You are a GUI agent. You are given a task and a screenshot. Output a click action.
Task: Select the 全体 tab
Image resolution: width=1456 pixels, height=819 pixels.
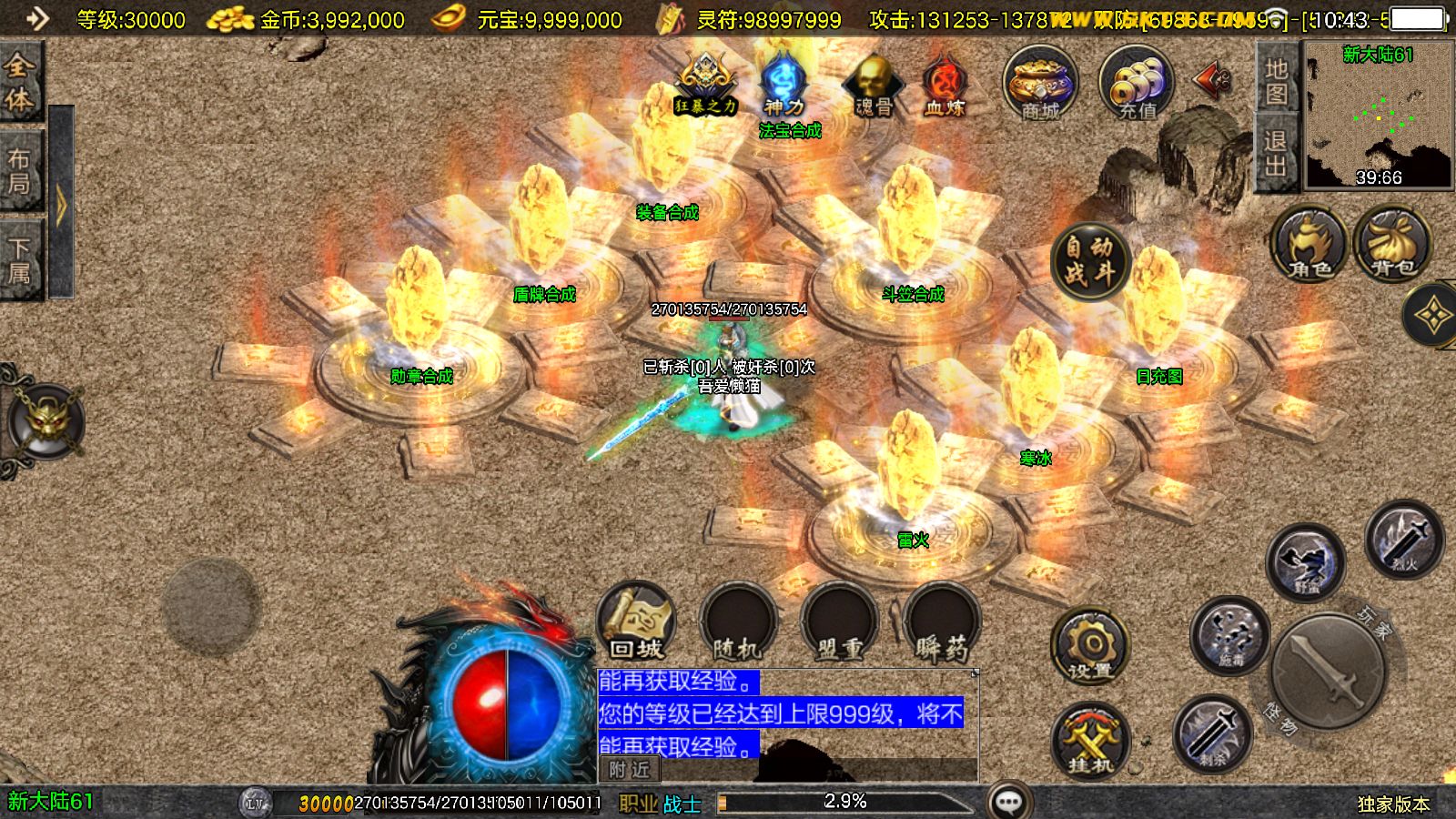pyautogui.click(x=20, y=82)
